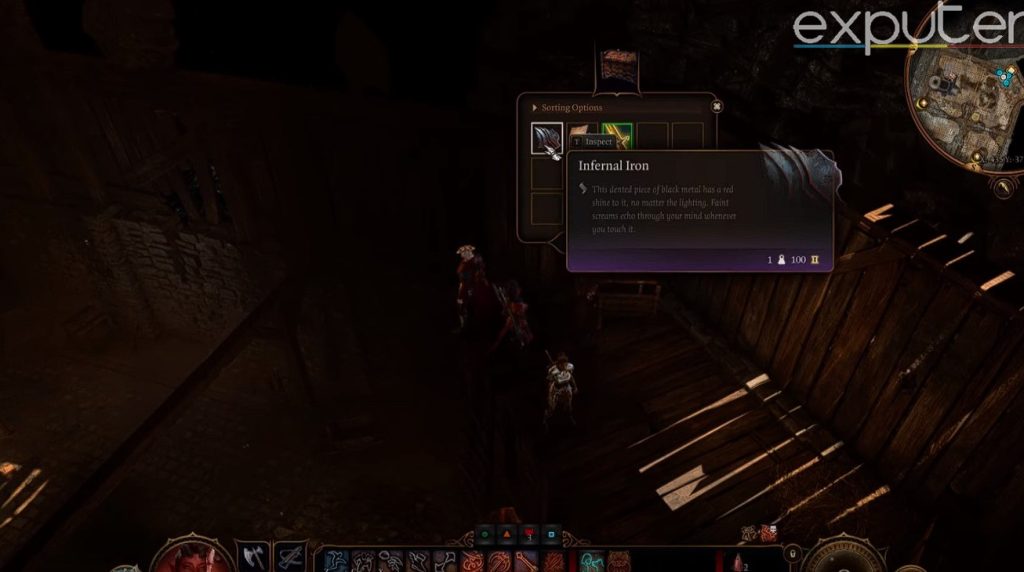1024x572 pixels.
Task: Close the container loot window
Action: tap(716, 106)
